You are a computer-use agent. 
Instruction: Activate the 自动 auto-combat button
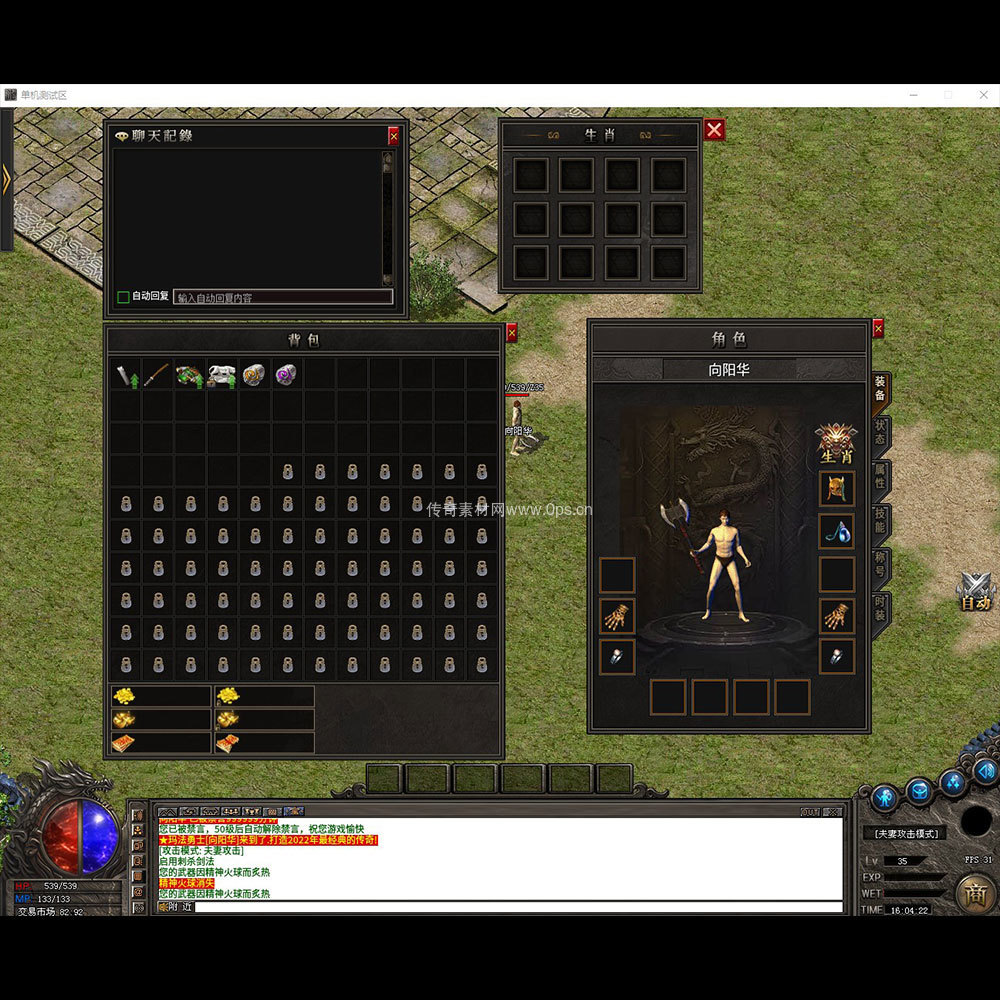point(975,592)
